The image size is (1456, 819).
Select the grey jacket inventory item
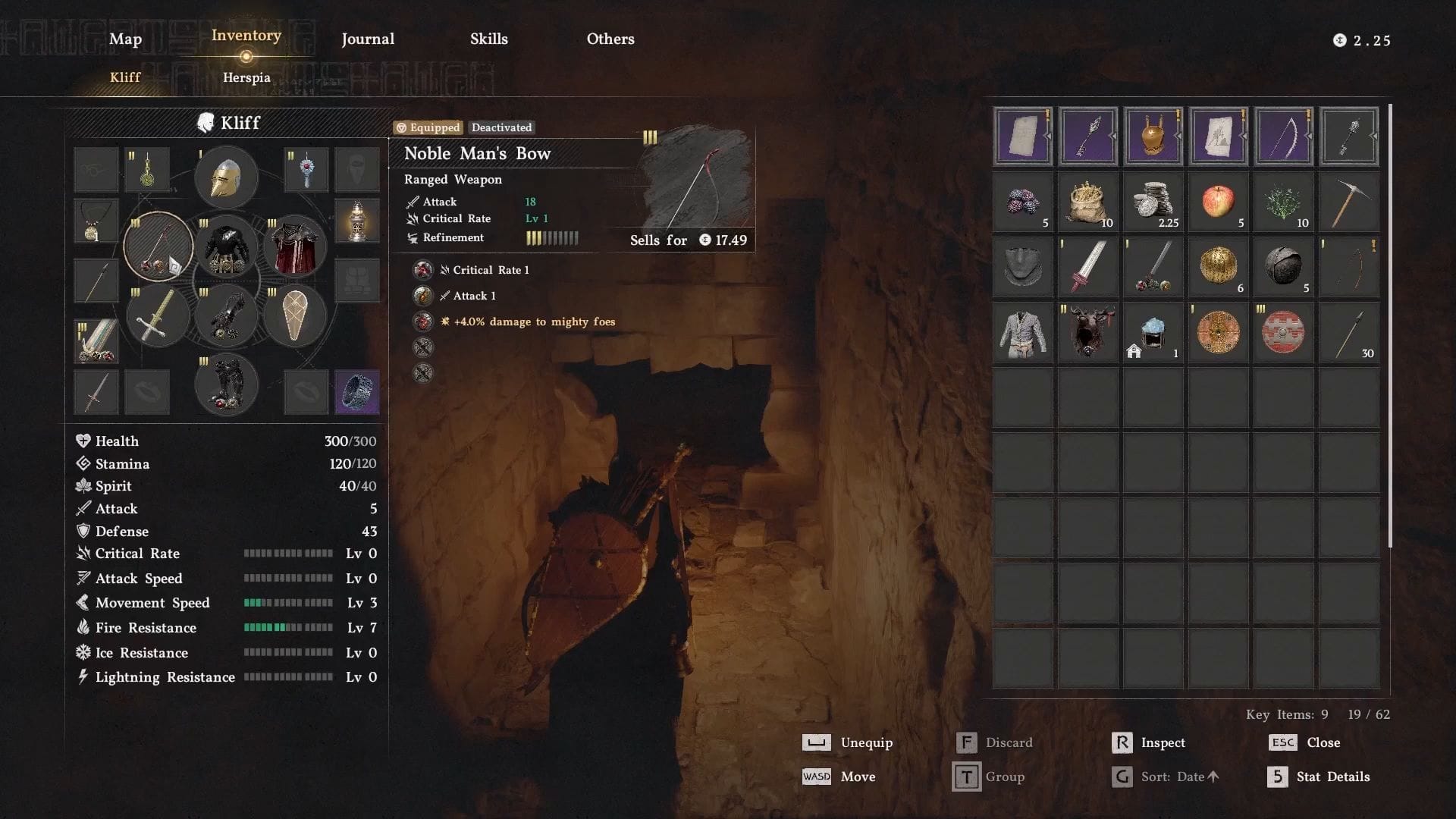point(1022,332)
